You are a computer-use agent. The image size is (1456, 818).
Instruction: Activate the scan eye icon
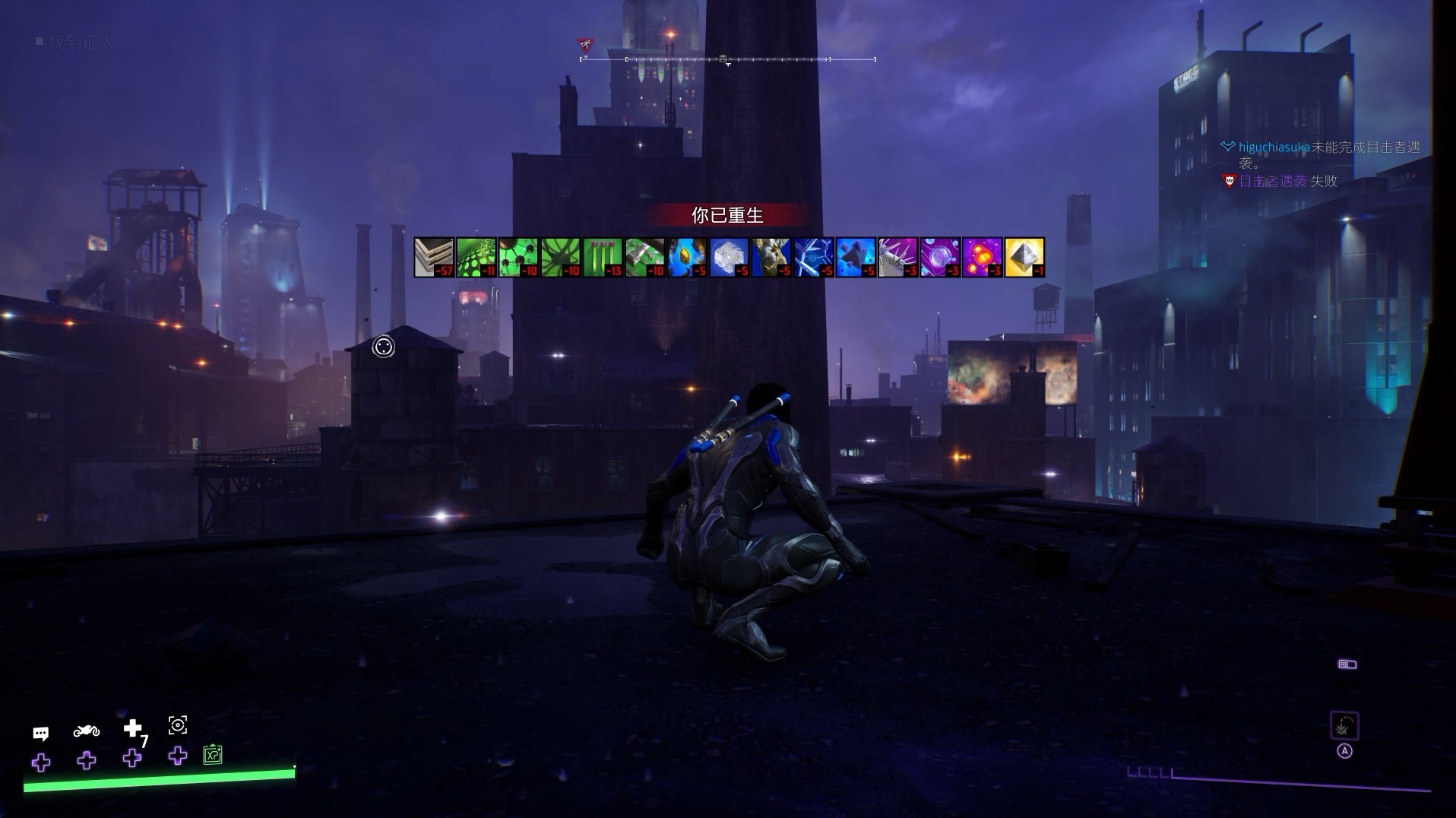(178, 725)
